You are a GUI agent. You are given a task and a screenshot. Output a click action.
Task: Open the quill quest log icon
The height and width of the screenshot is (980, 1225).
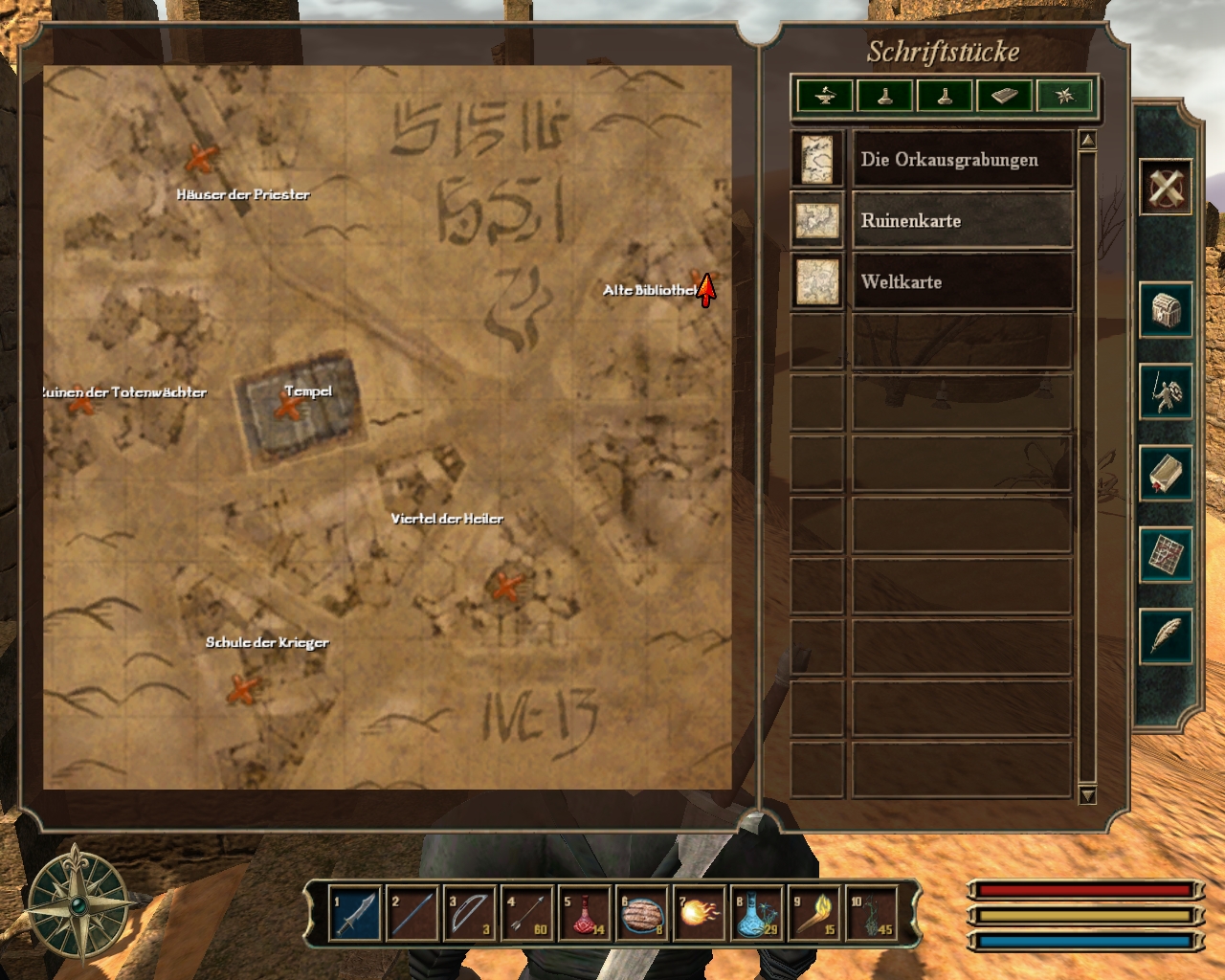pyautogui.click(x=1166, y=635)
